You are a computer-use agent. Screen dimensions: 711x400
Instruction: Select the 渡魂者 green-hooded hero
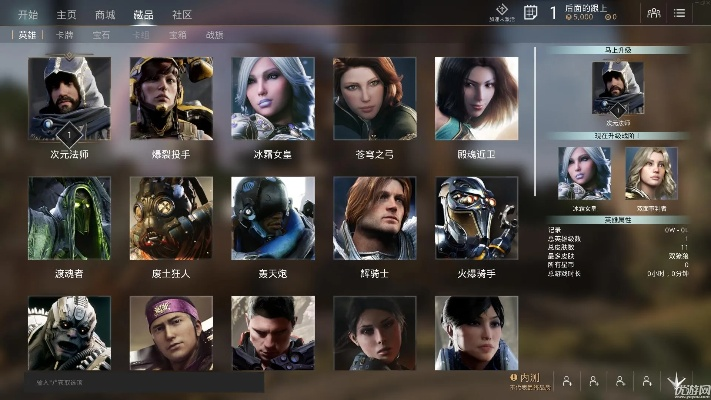click(x=69, y=218)
